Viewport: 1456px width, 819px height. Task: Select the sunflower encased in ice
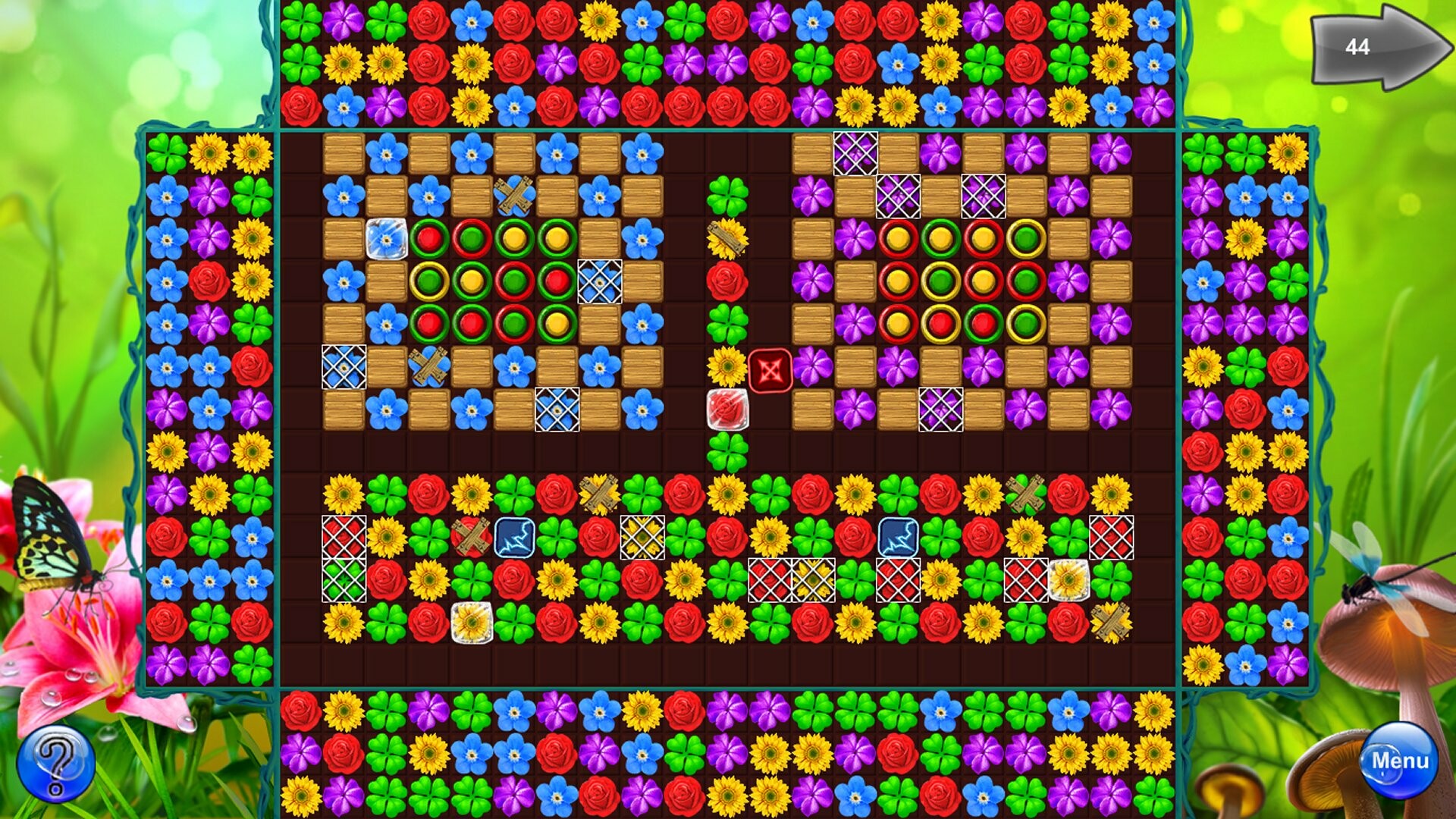coord(473,624)
